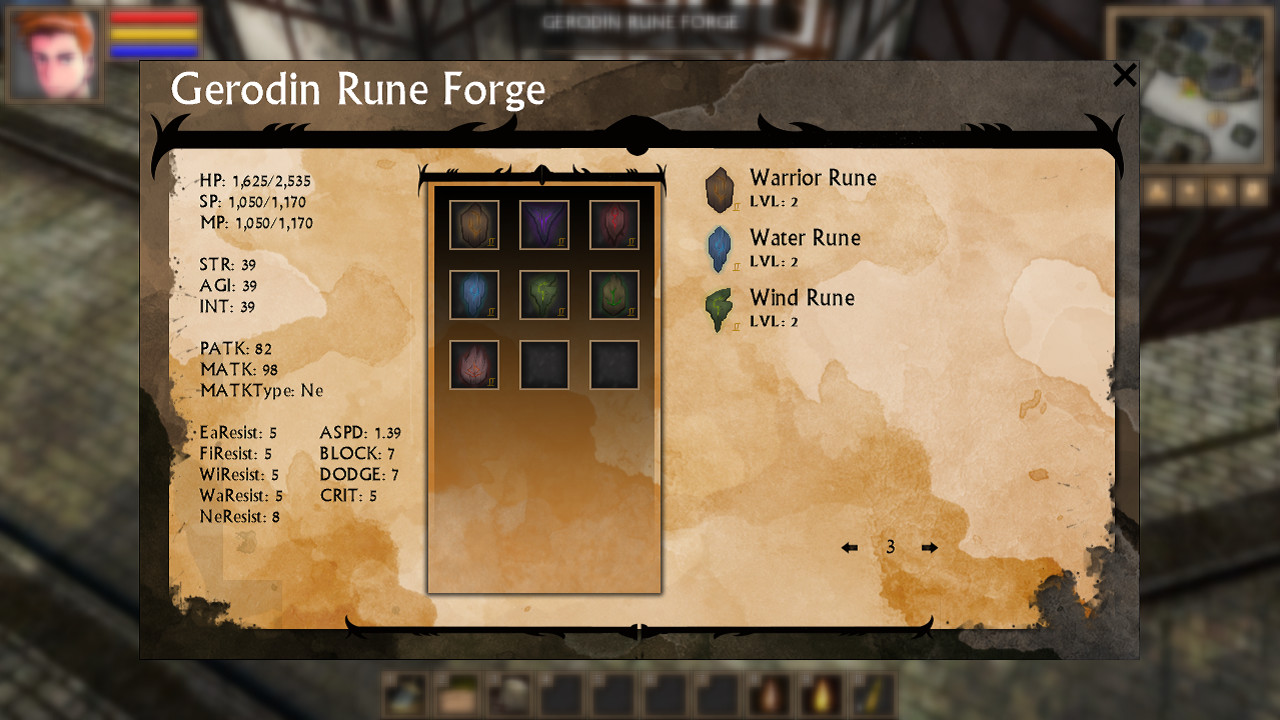
Task: Click the Wind Rune icon on the right panel
Action: click(719, 308)
